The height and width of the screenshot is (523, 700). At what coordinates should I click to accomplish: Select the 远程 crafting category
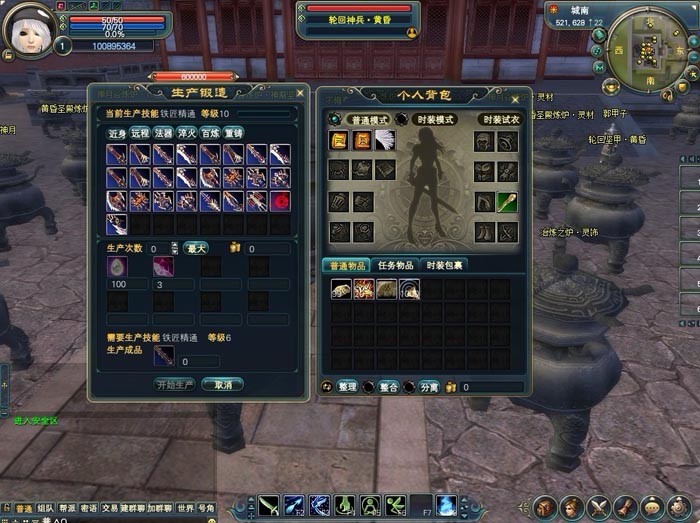point(141,132)
